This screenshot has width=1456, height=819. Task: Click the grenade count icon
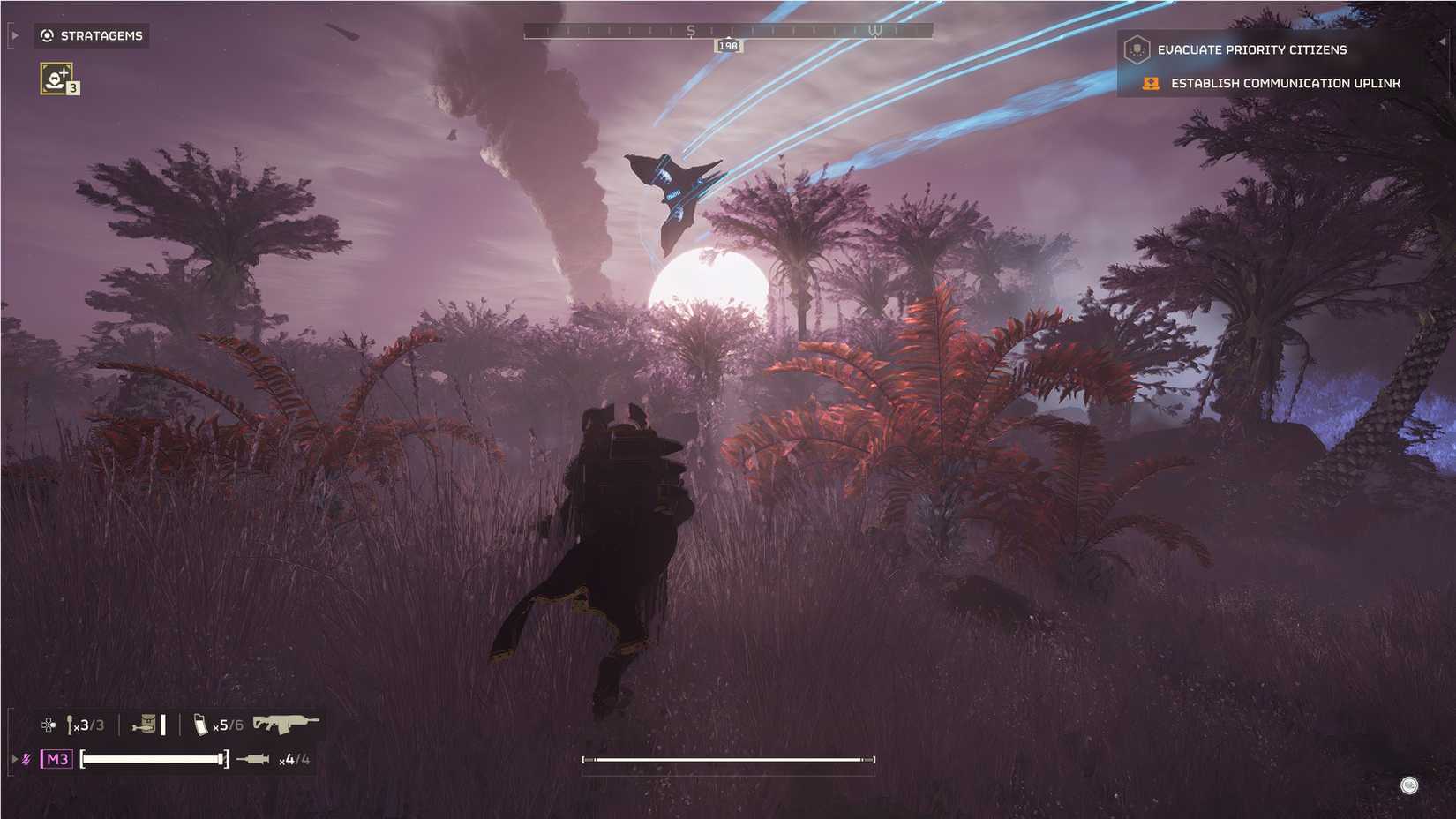(70, 724)
